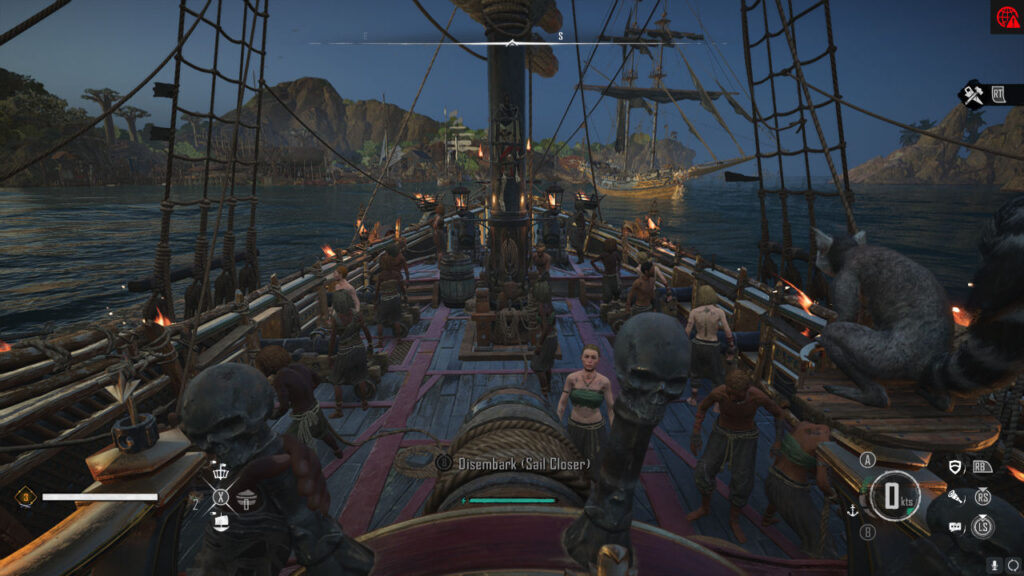Open the chat bubble icon
Screen dimensions: 1024x576
tap(956, 526)
